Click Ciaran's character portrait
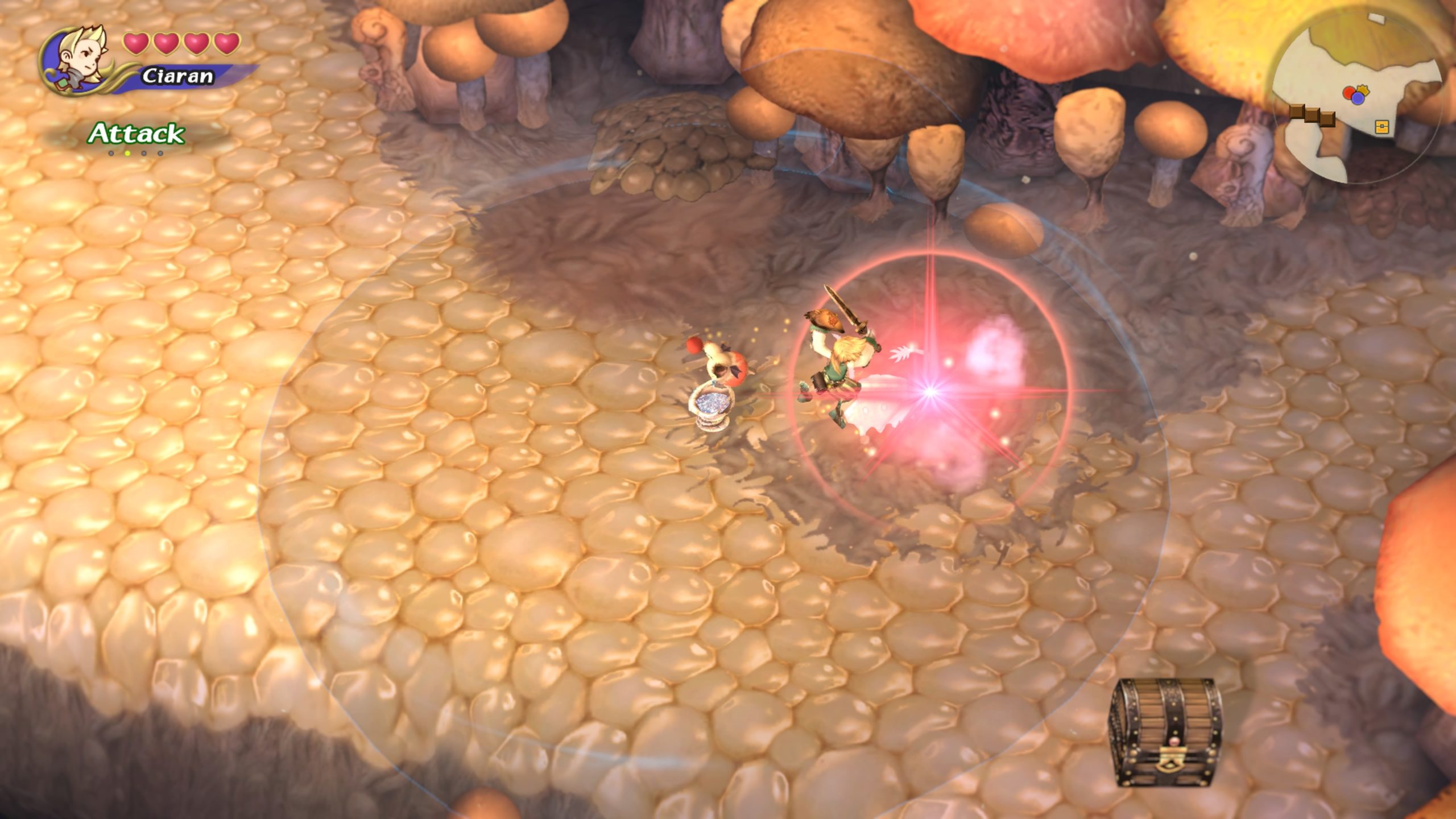Image resolution: width=1456 pixels, height=819 pixels. (x=80, y=60)
